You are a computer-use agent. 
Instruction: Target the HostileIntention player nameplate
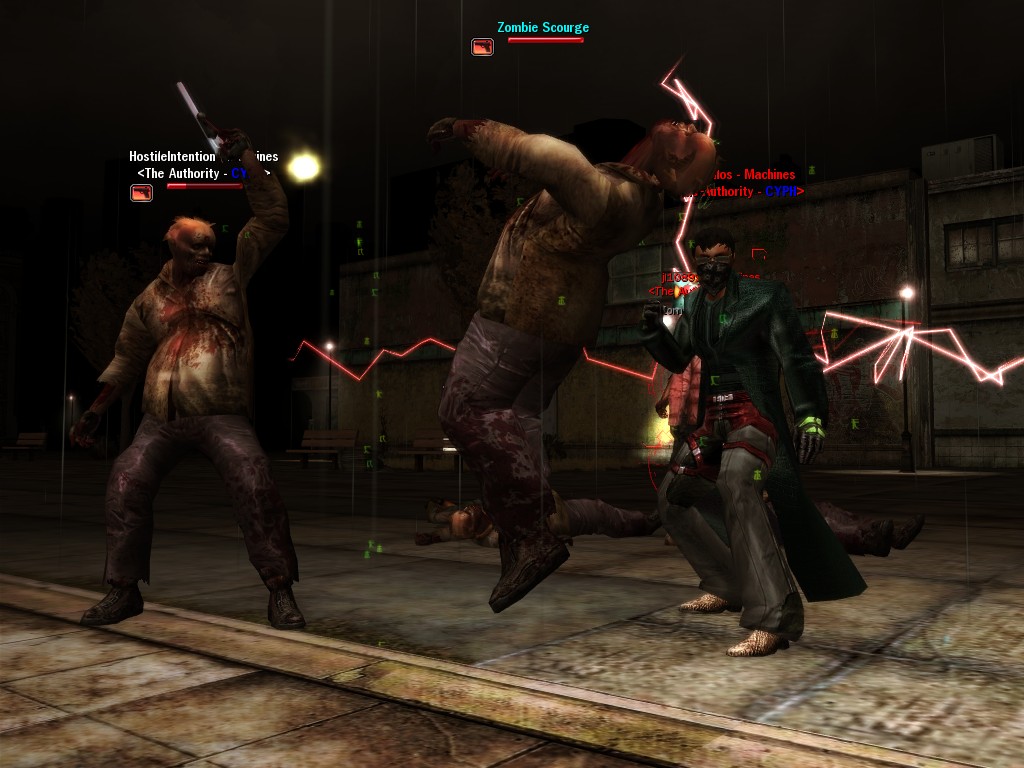click(172, 156)
